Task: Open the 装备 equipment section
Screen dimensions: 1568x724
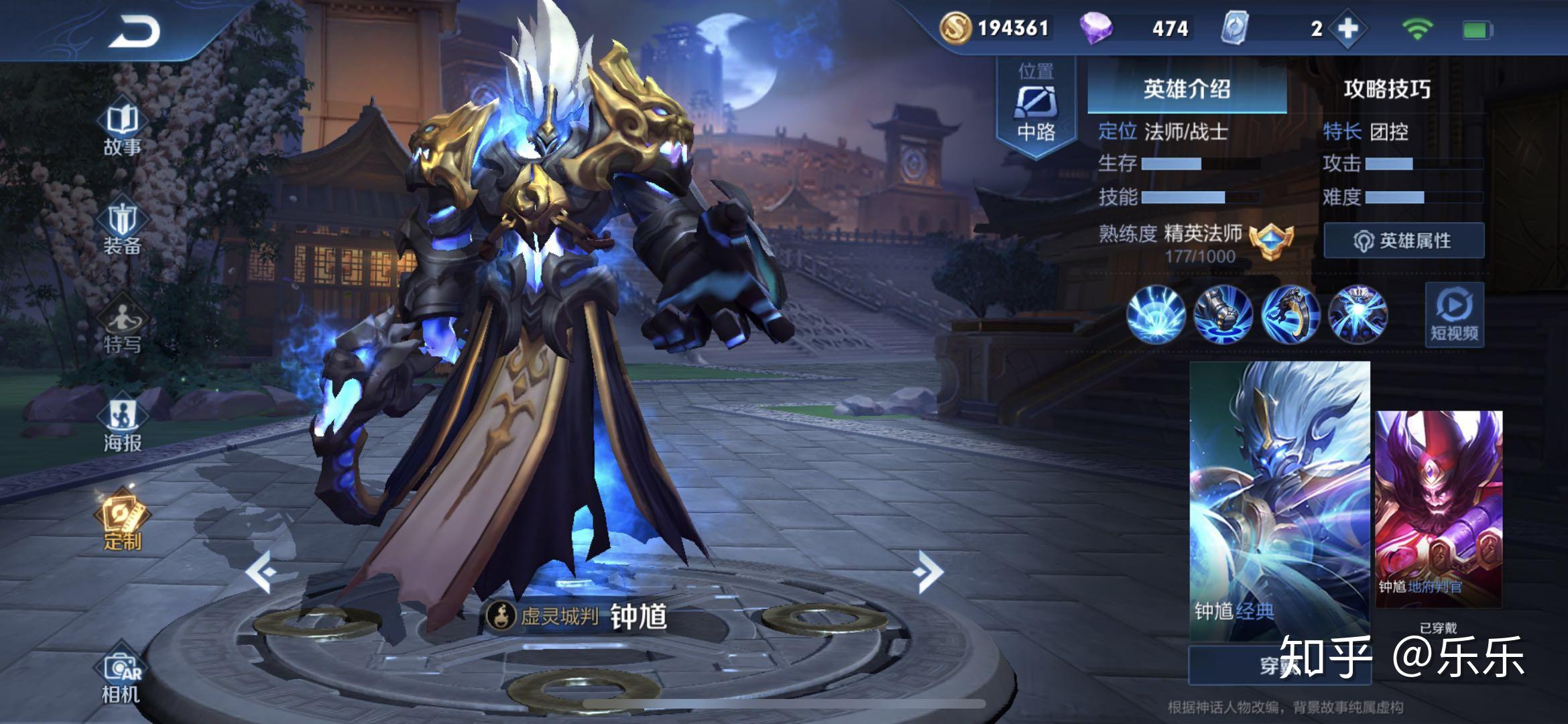Action: coord(122,229)
